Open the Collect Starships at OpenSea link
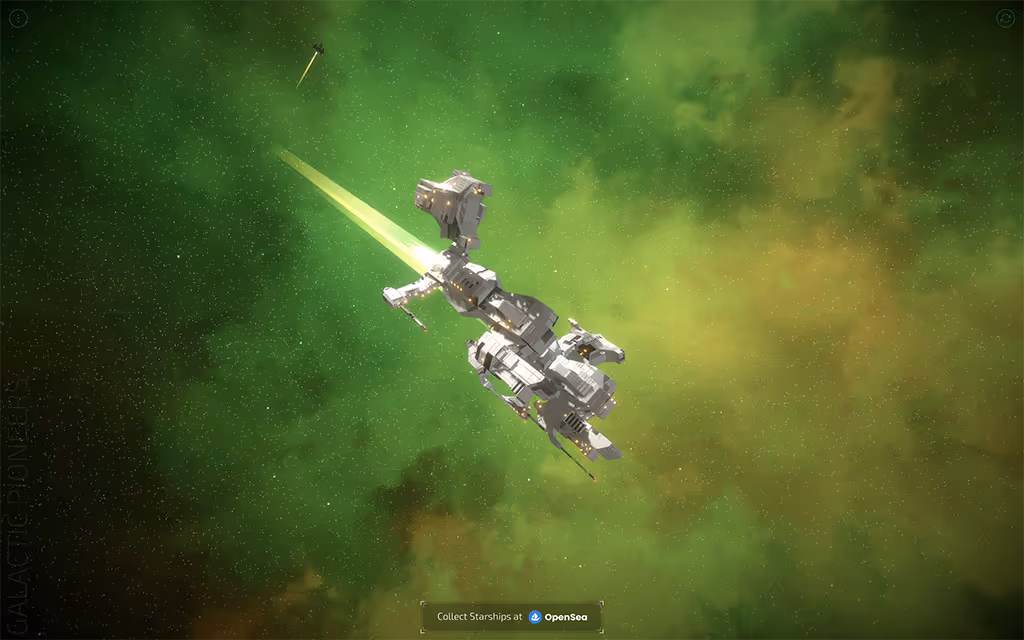The image size is (1024, 640). pos(512,617)
